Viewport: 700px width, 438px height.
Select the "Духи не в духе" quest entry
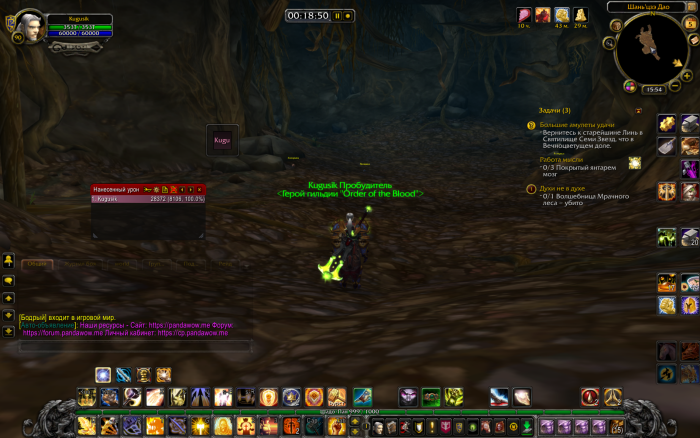click(568, 188)
